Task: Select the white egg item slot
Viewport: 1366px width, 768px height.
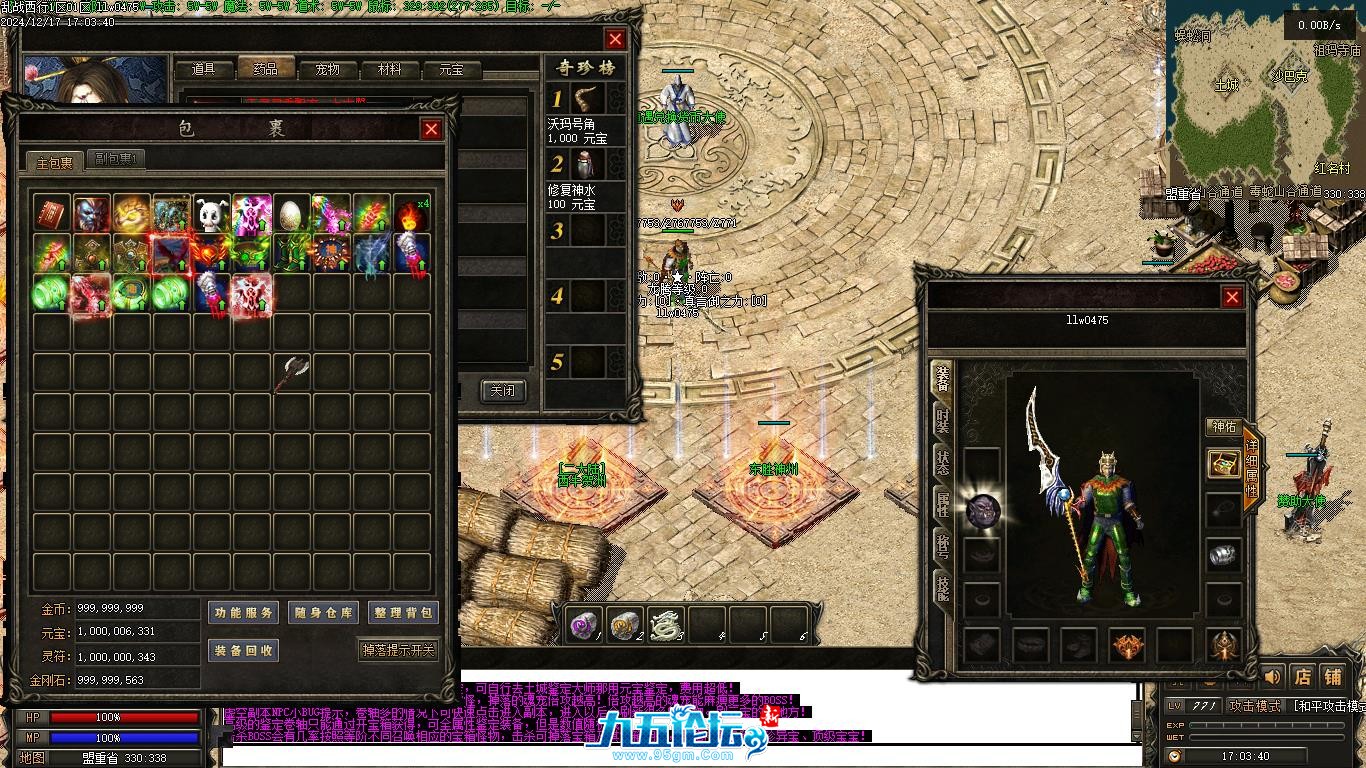Action: [x=292, y=213]
